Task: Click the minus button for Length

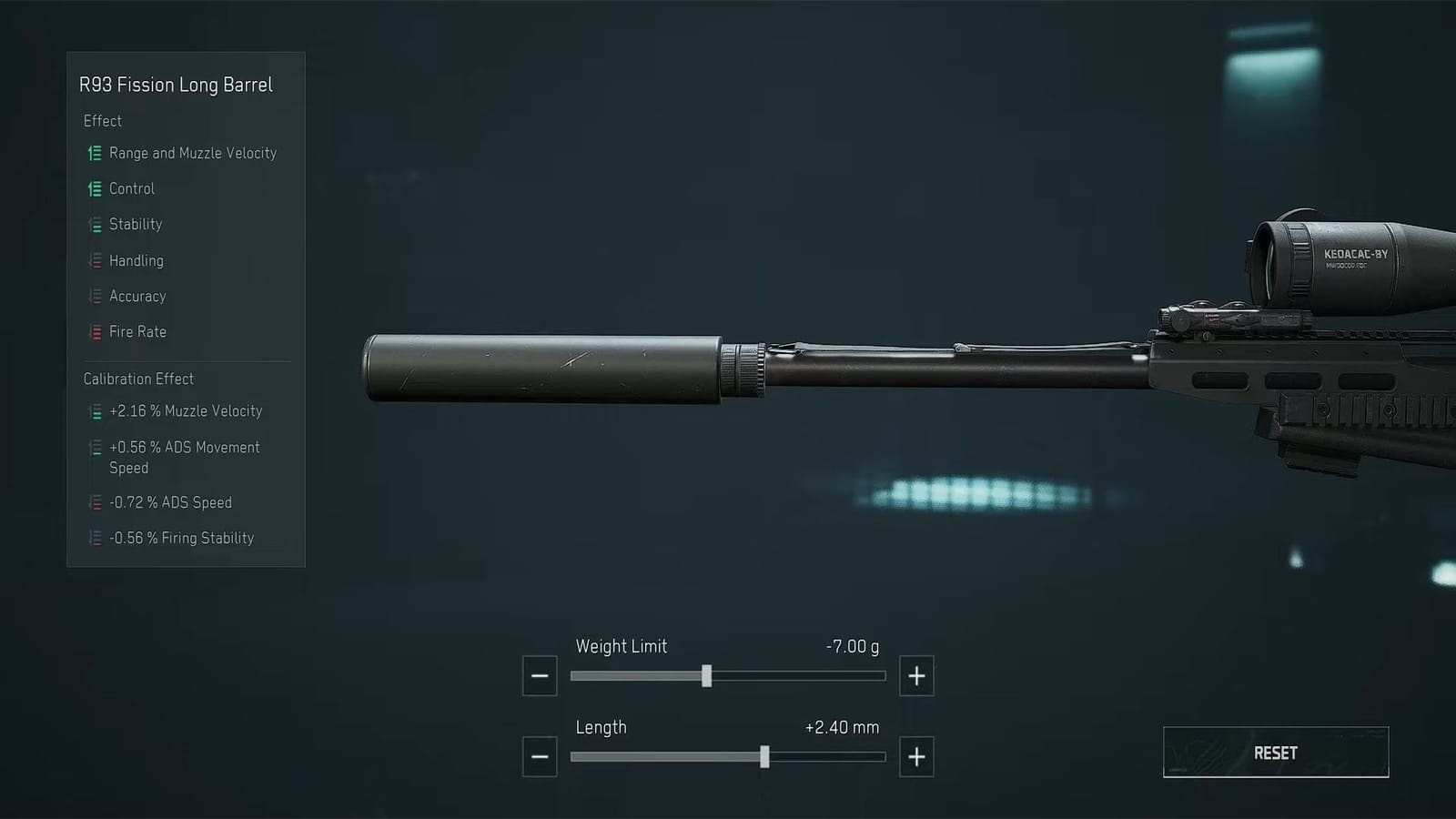Action: point(539,756)
